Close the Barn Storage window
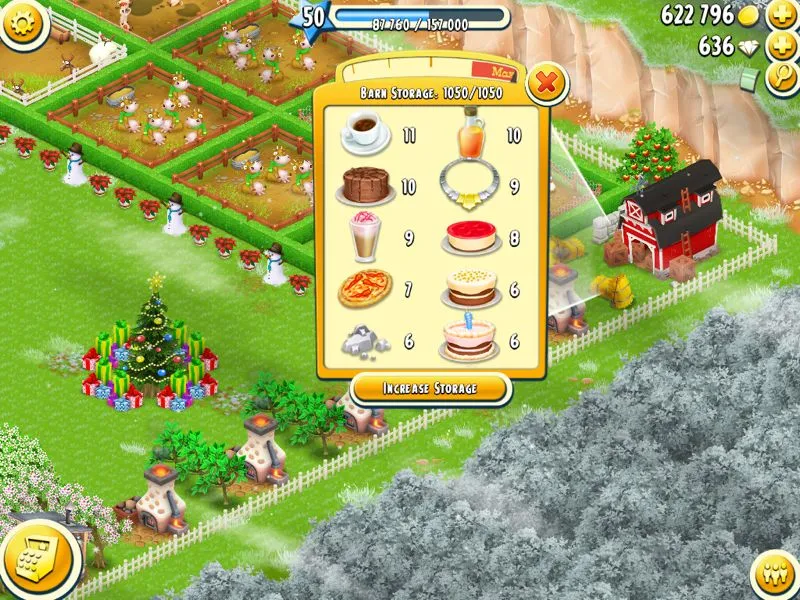Image resolution: width=800 pixels, height=600 pixels. pyautogui.click(x=546, y=84)
